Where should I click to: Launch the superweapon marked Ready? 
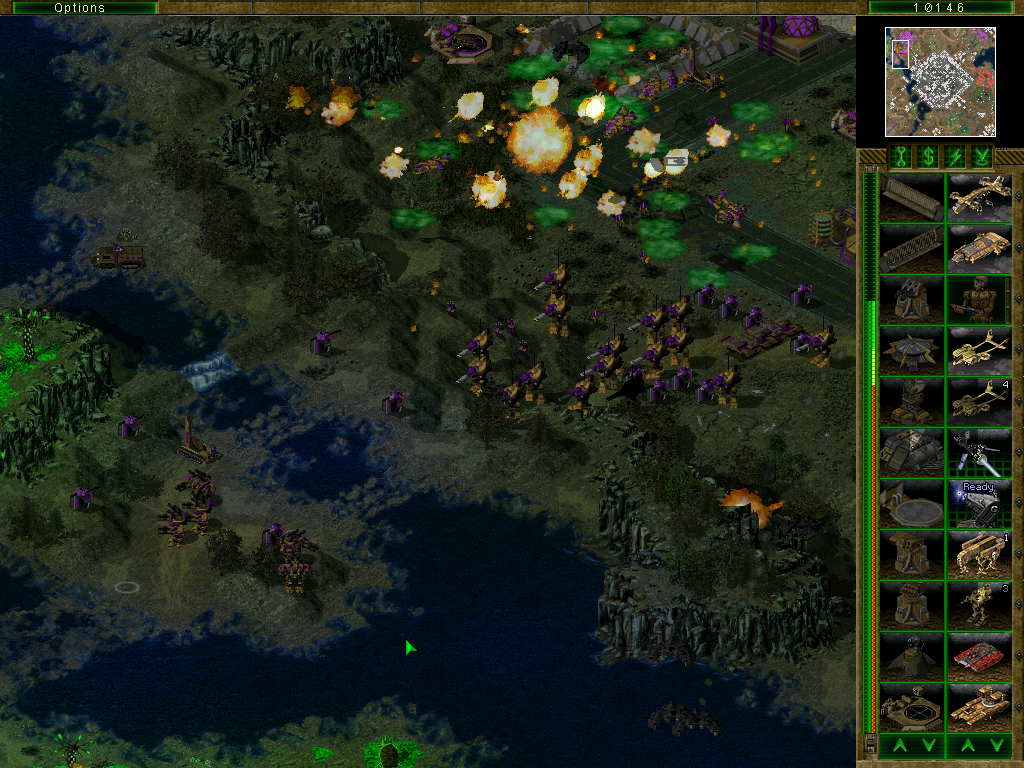979,504
